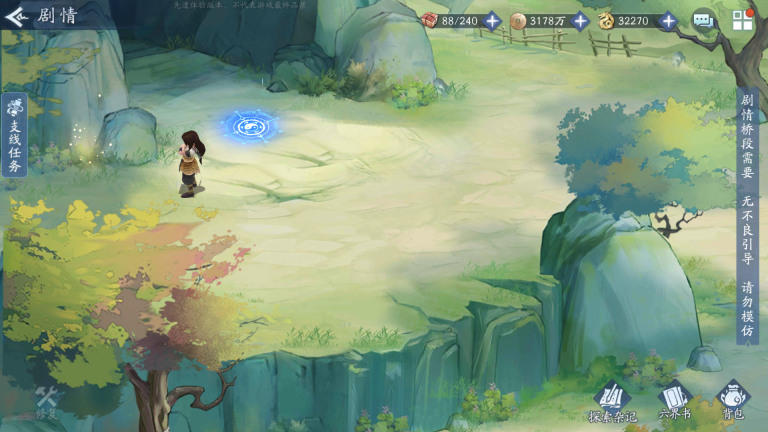The image size is (768, 432).
Task: Open the 探索杂记 exploration notes
Action: click(x=611, y=398)
